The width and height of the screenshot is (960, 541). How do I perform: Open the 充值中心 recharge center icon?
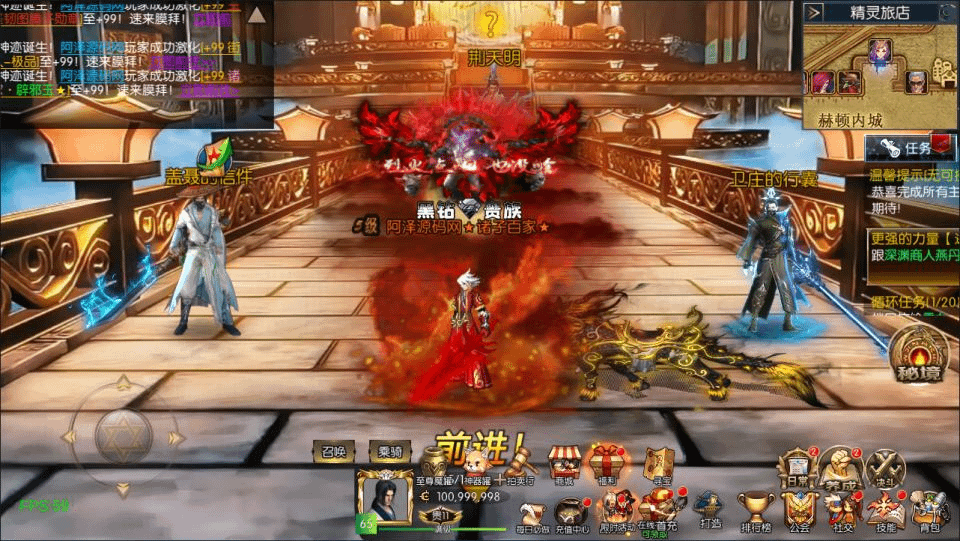pos(572,512)
